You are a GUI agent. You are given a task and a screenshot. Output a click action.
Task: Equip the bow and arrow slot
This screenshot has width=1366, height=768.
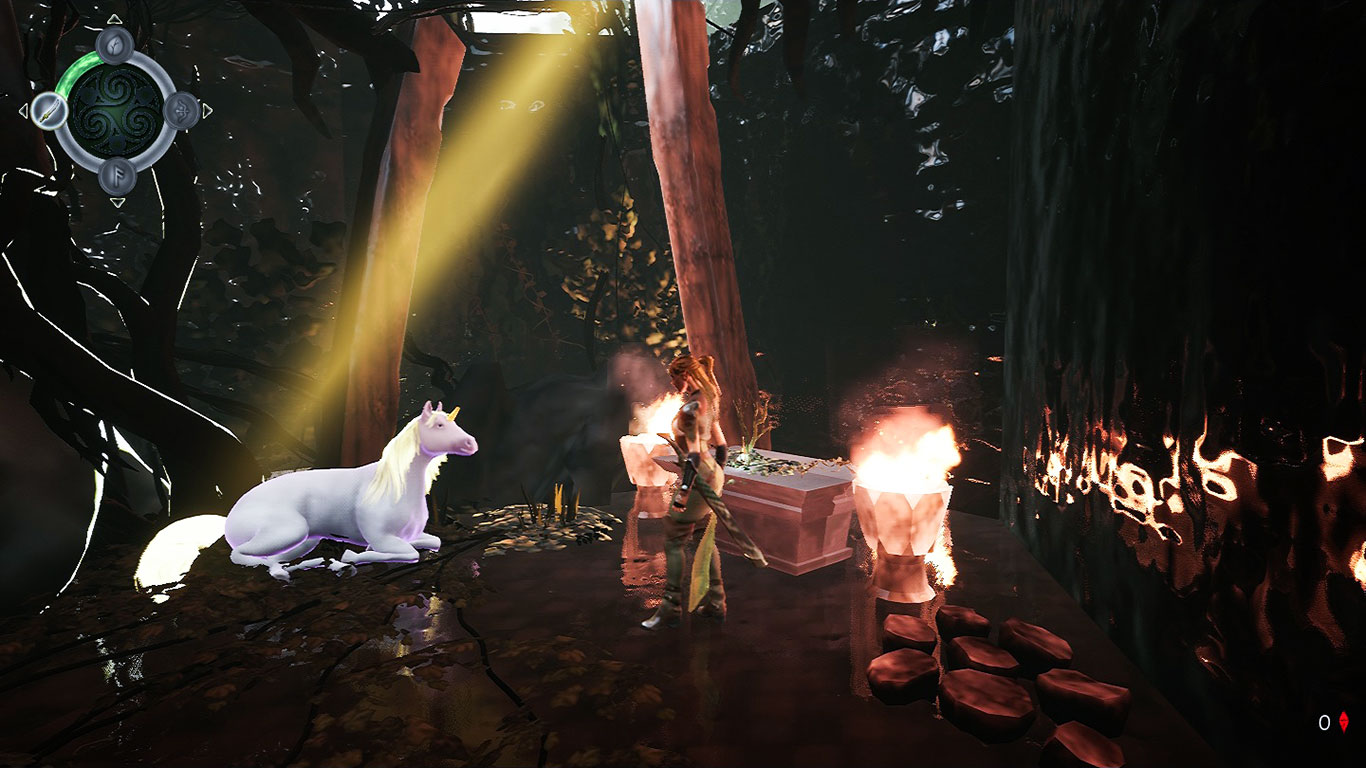coord(181,110)
